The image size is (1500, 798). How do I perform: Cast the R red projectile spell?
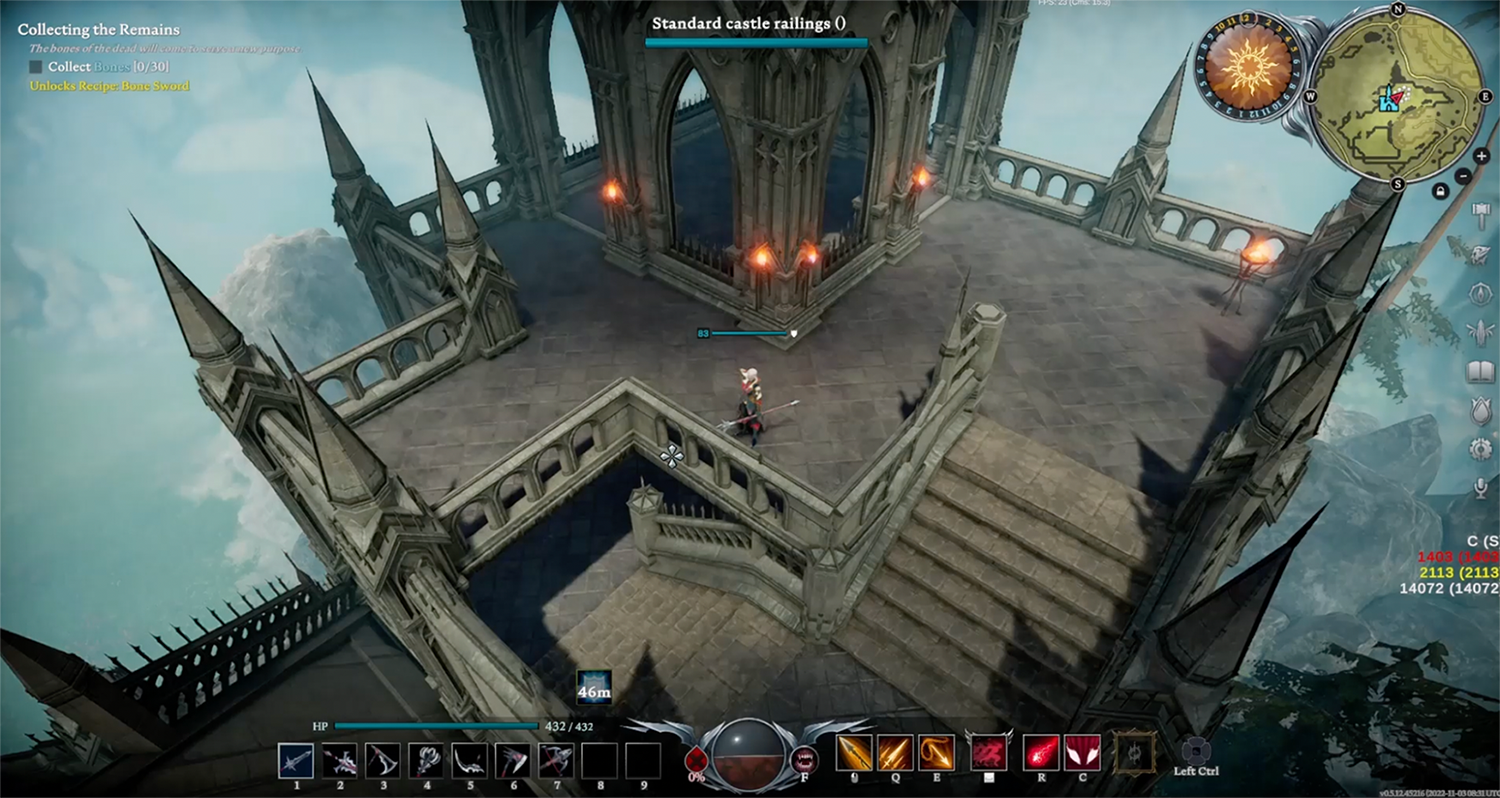click(1041, 753)
